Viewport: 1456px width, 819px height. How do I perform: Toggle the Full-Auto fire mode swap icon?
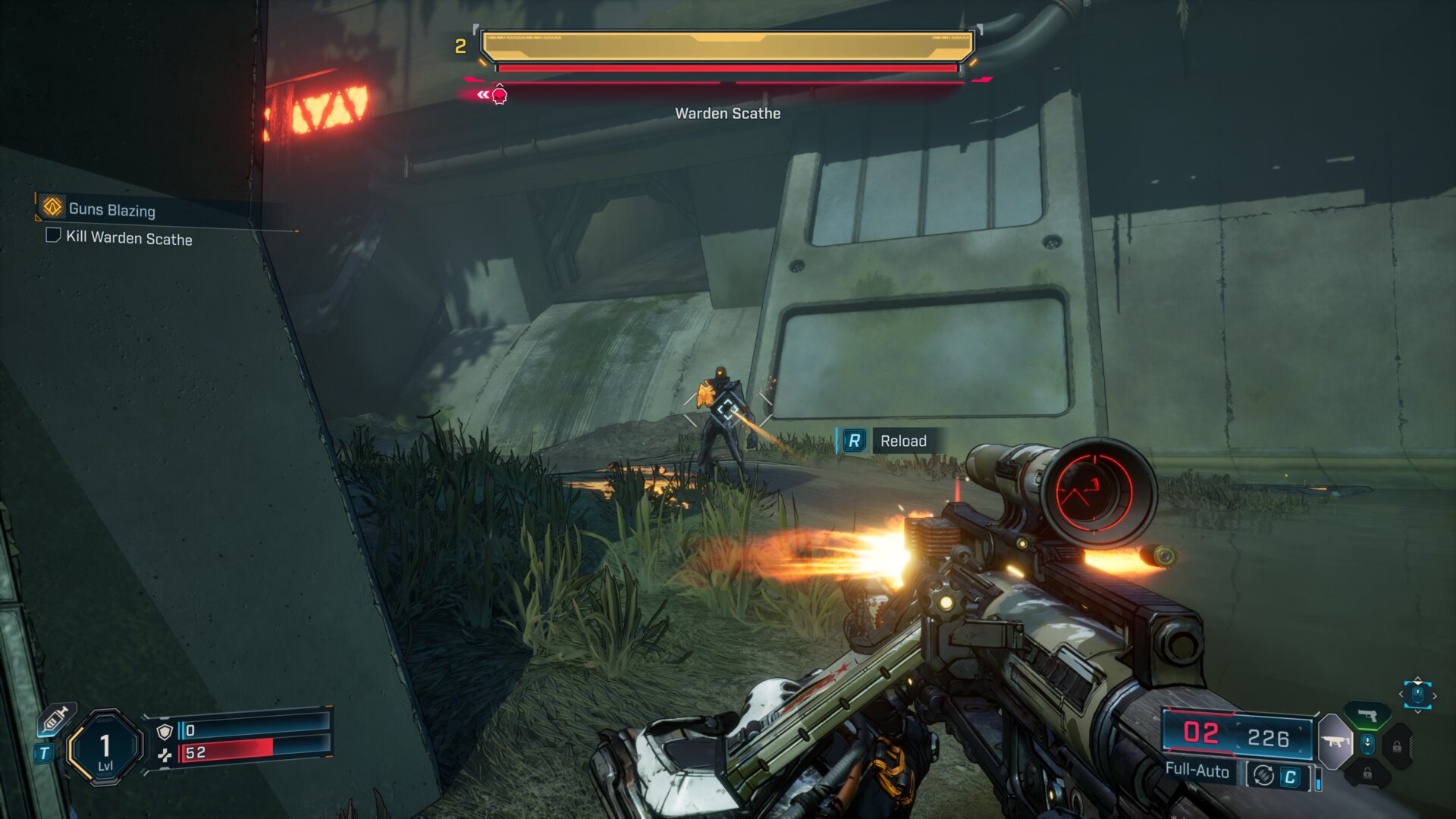pyautogui.click(x=1263, y=775)
